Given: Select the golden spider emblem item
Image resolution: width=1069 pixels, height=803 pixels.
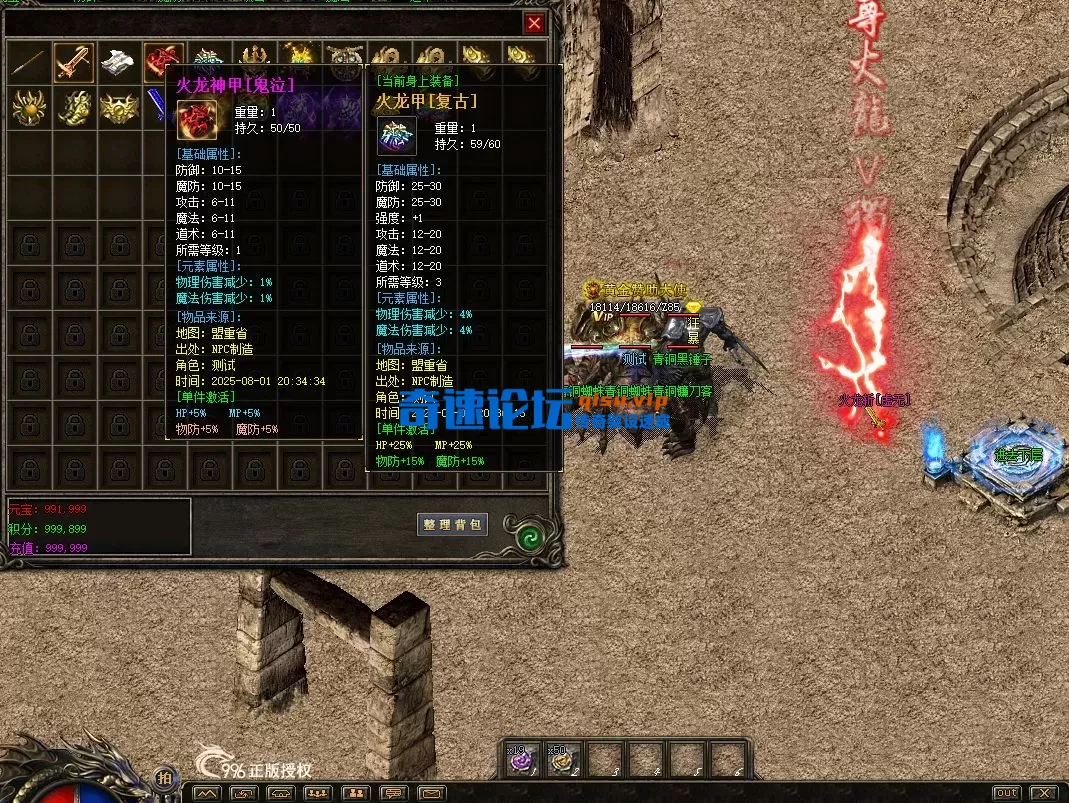Looking at the screenshot, I should click(x=28, y=106).
